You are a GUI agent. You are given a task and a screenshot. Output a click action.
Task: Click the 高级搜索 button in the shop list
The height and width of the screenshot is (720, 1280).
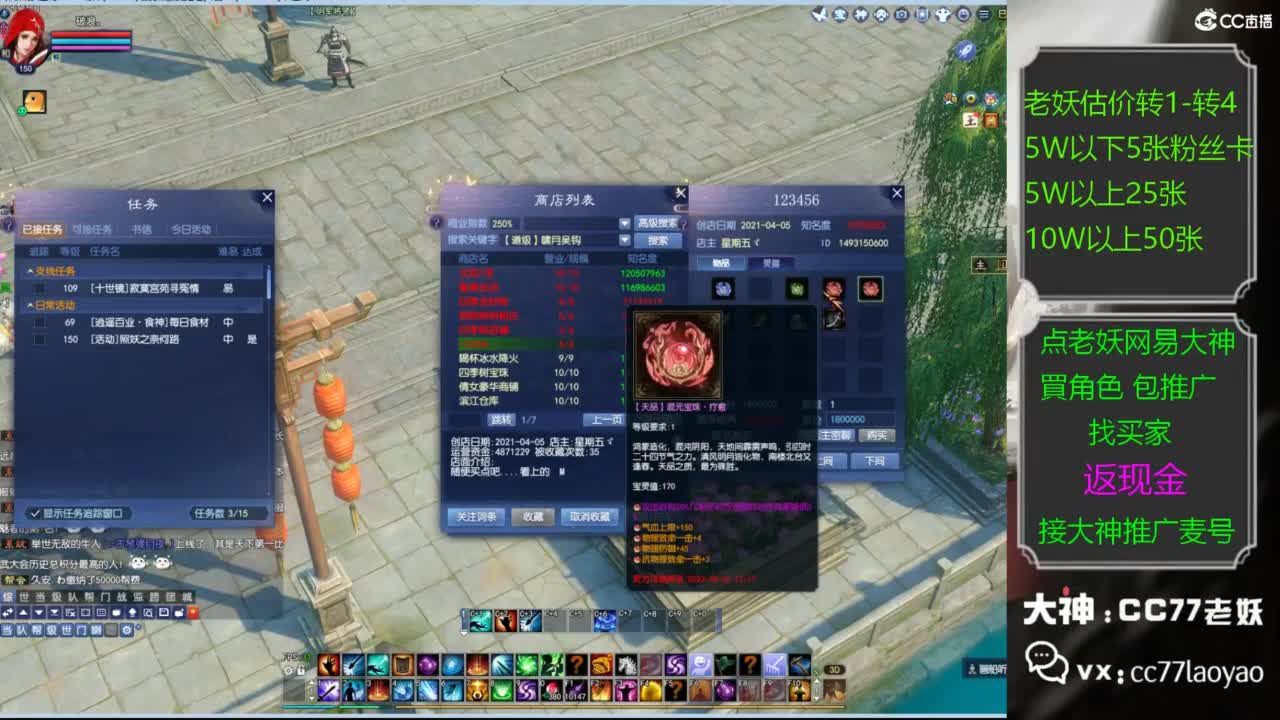tap(657, 222)
